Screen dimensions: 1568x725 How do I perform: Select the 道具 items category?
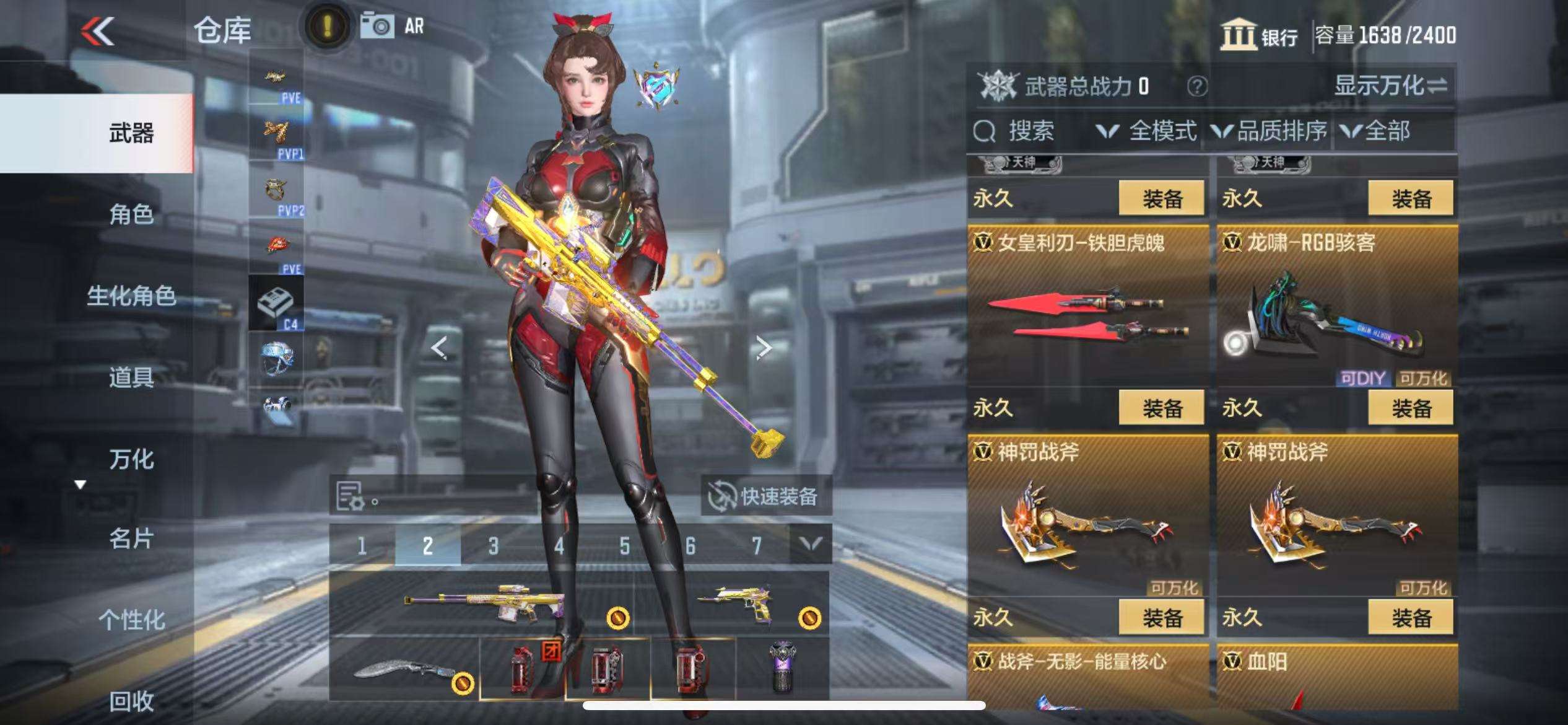click(x=131, y=377)
